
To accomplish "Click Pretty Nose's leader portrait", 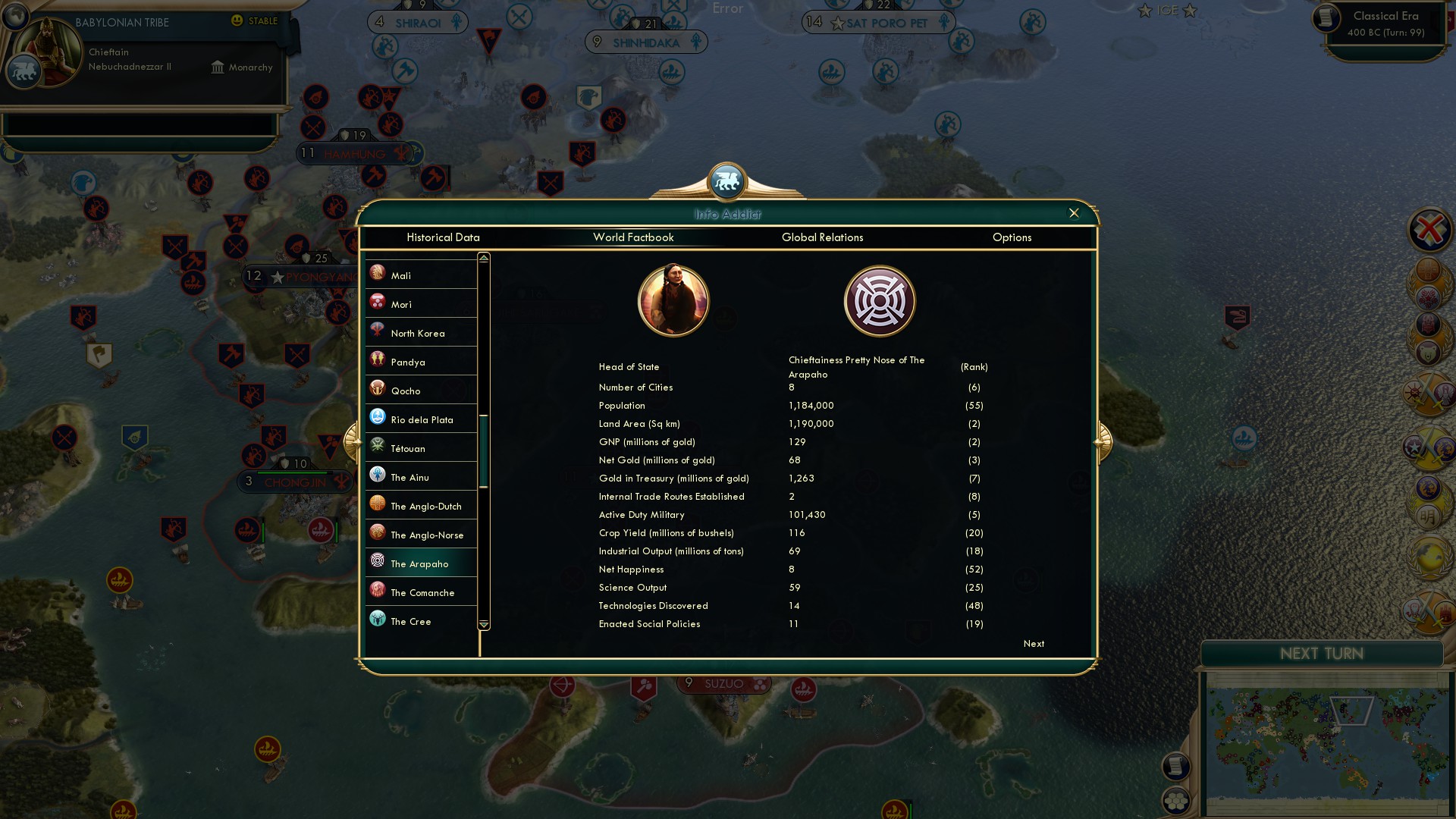I will [x=673, y=300].
